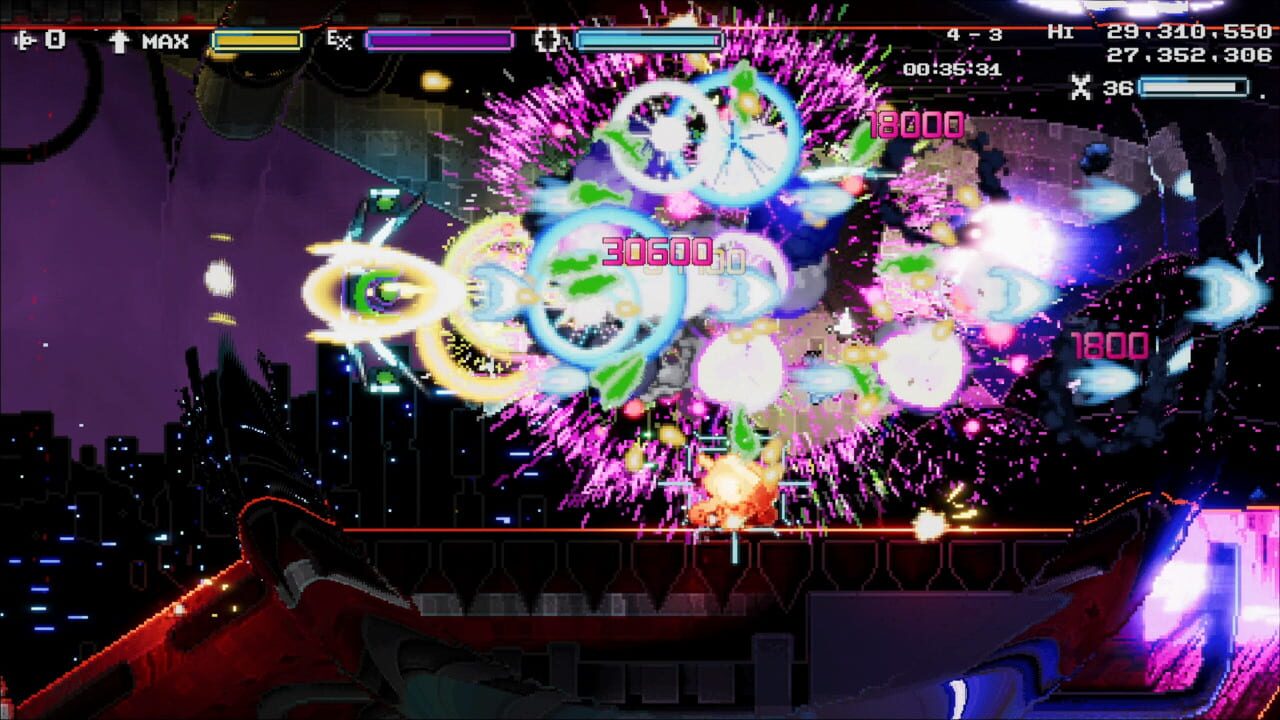This screenshot has width=1280, height=720.
Task: Toggle the yellow power gauge
Action: tap(256, 40)
